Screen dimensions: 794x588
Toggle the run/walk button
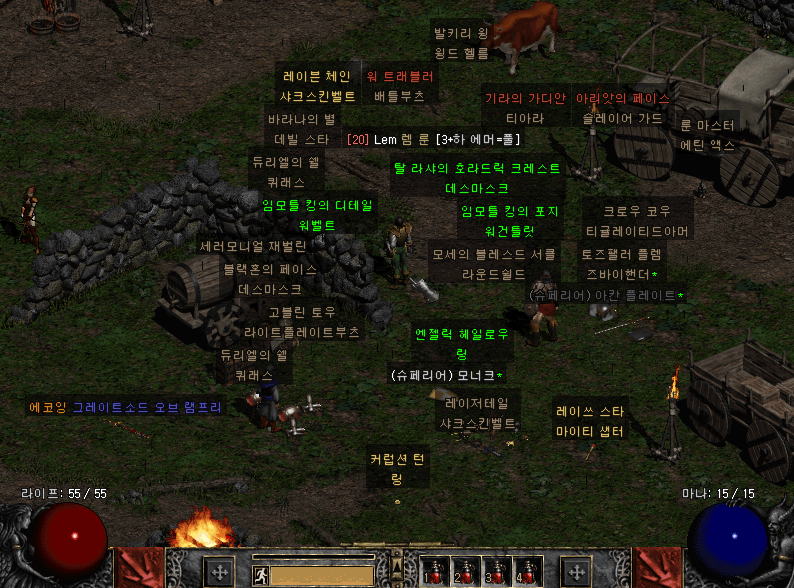[260, 575]
